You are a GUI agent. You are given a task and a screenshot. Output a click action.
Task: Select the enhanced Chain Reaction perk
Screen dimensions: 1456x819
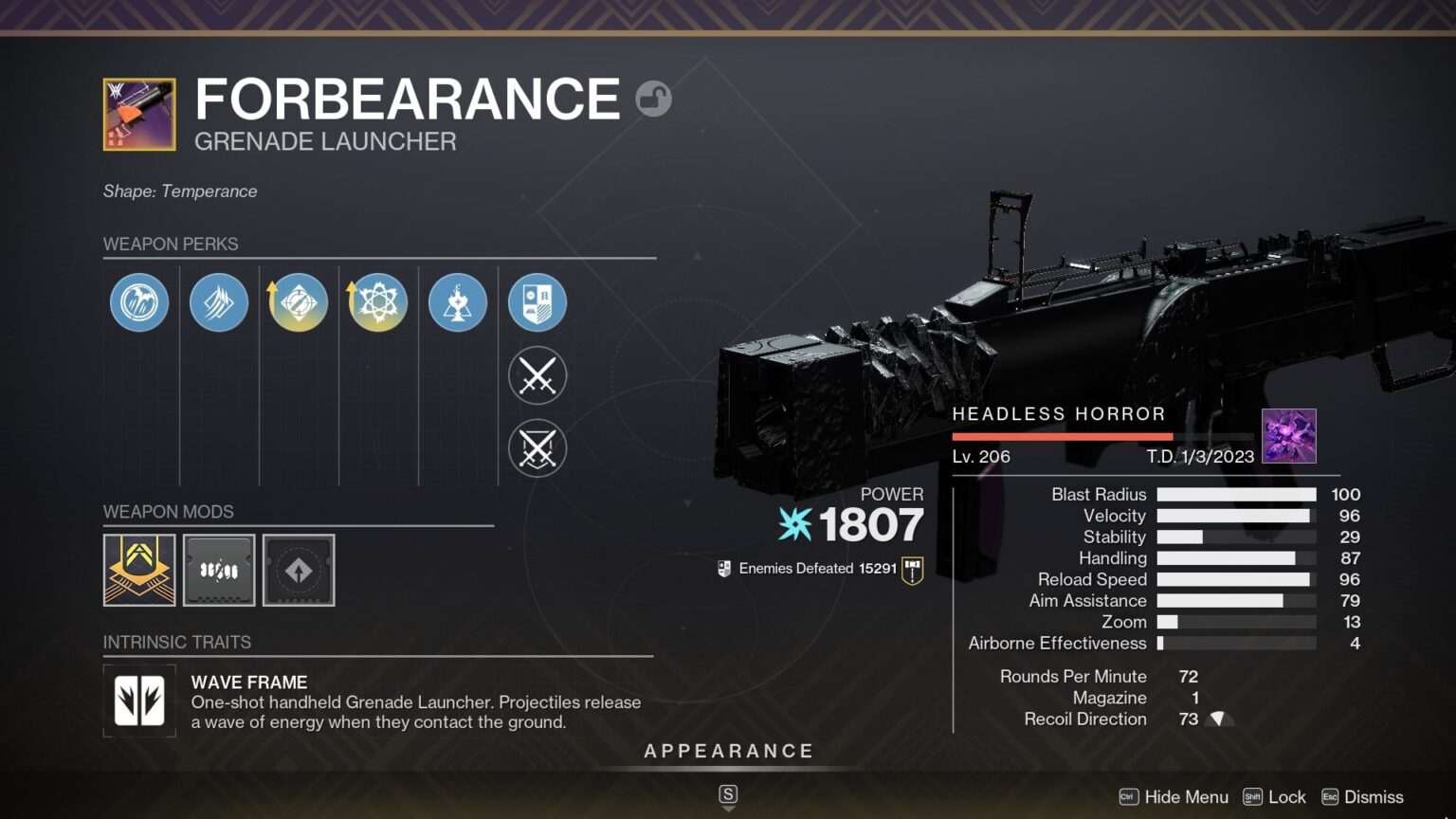377,301
